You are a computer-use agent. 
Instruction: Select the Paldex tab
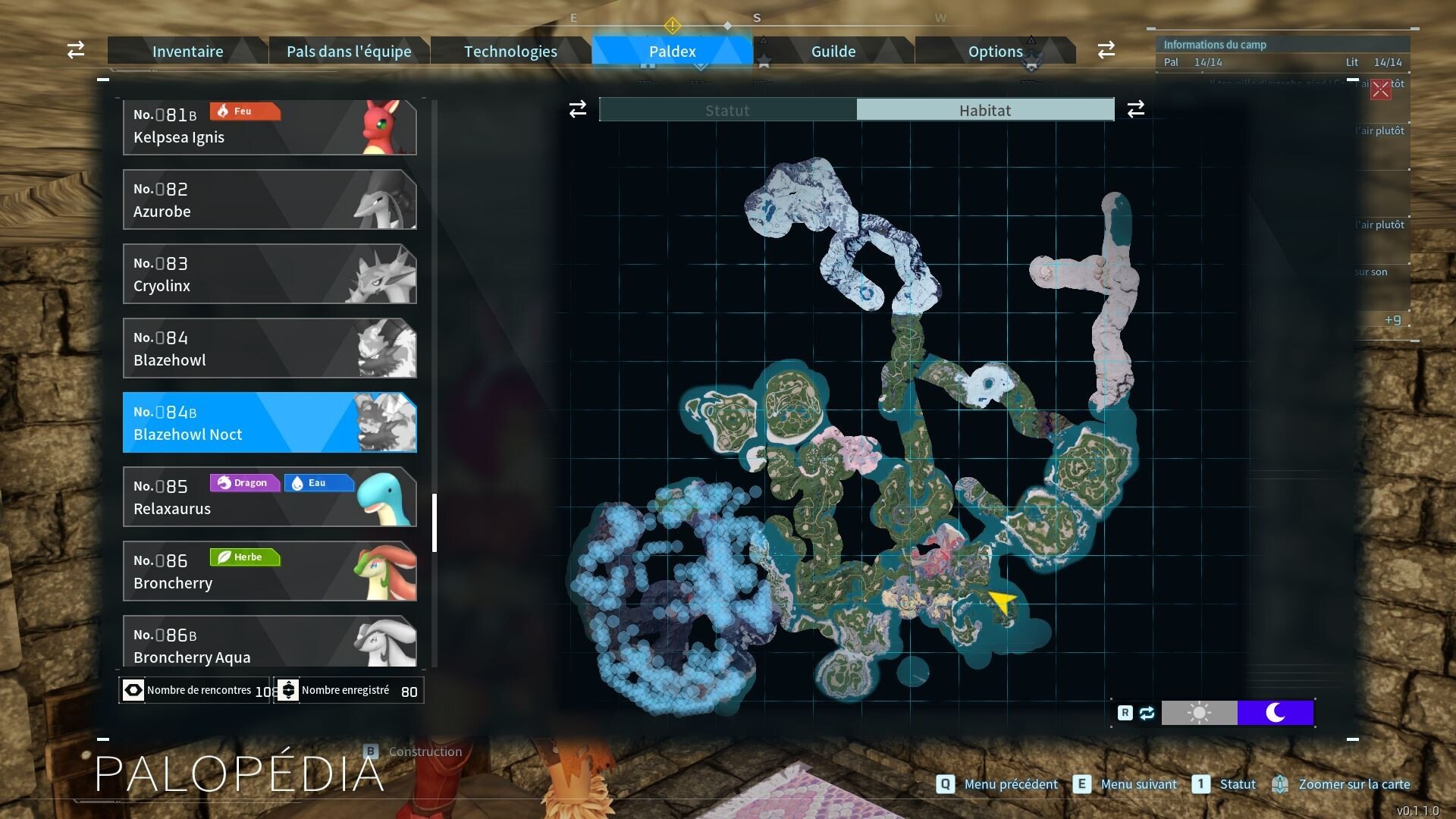(672, 51)
